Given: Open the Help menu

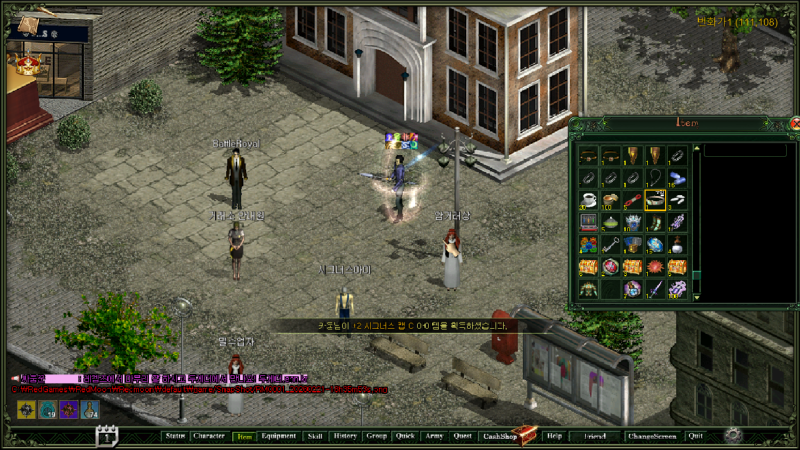Looking at the screenshot, I should (555, 436).
